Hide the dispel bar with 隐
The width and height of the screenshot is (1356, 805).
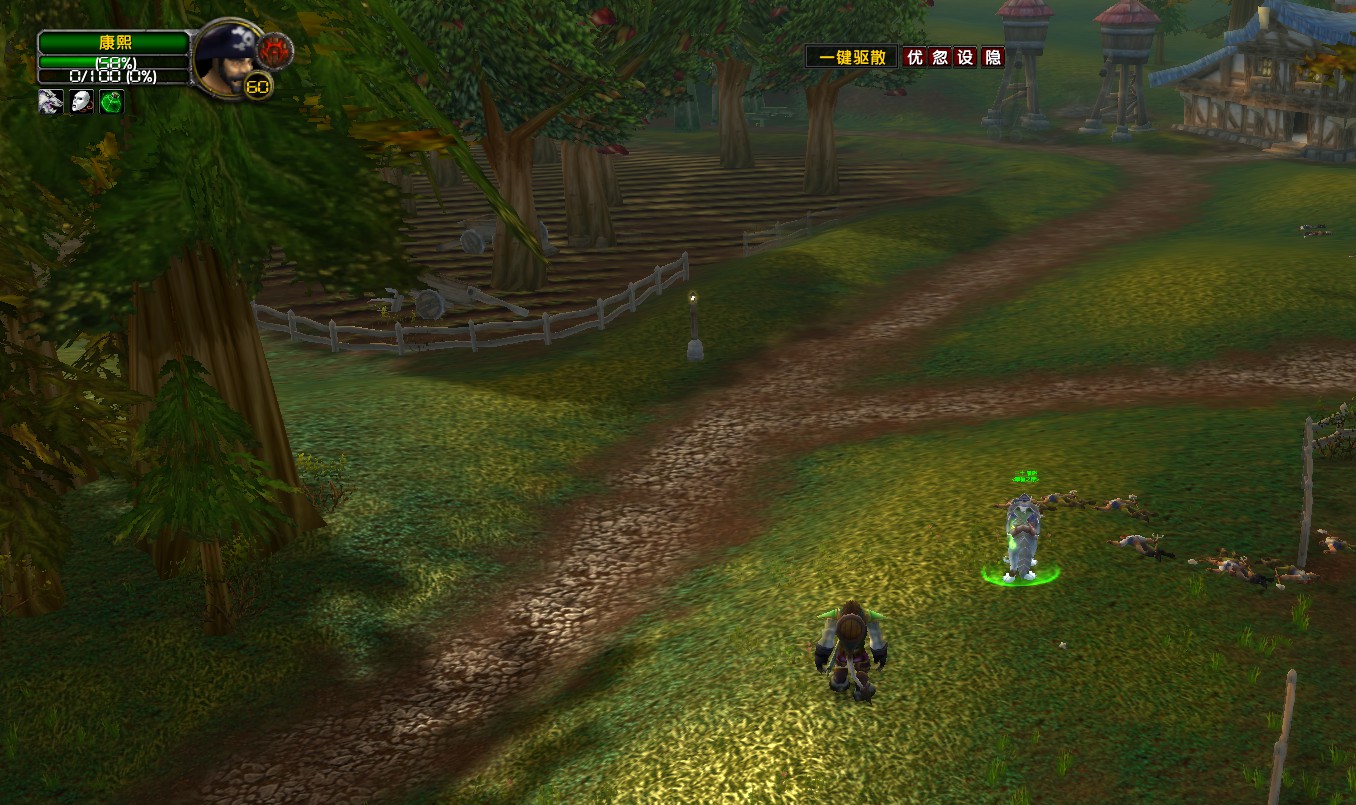coord(992,57)
